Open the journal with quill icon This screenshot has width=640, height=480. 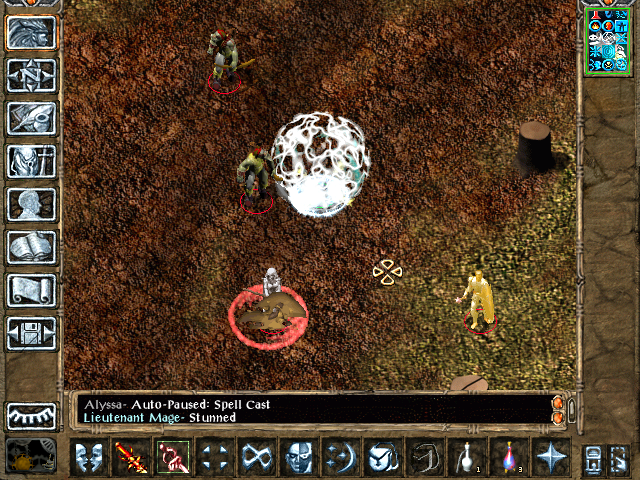[31, 118]
